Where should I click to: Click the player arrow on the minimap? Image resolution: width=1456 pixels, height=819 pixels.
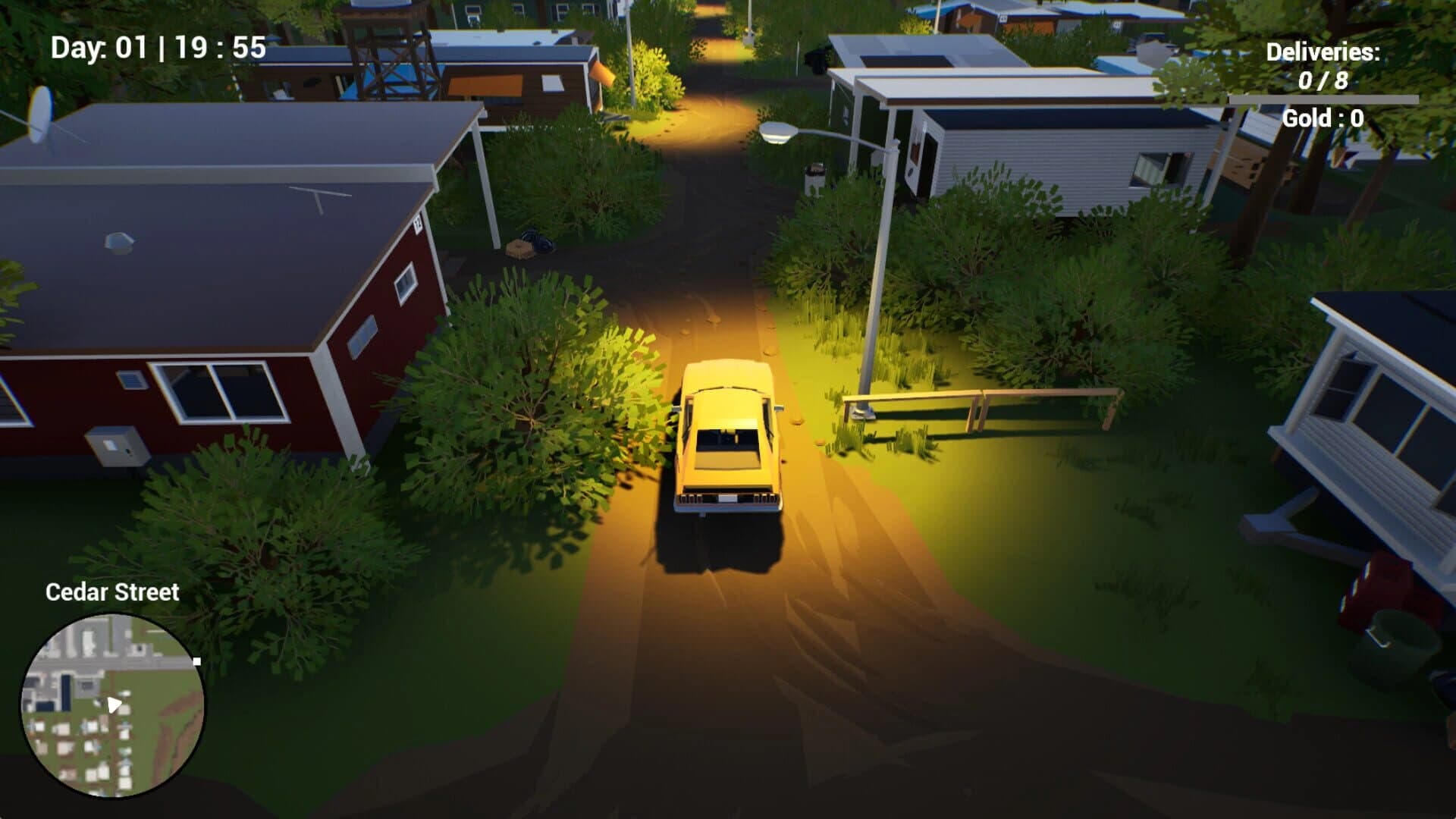click(114, 704)
